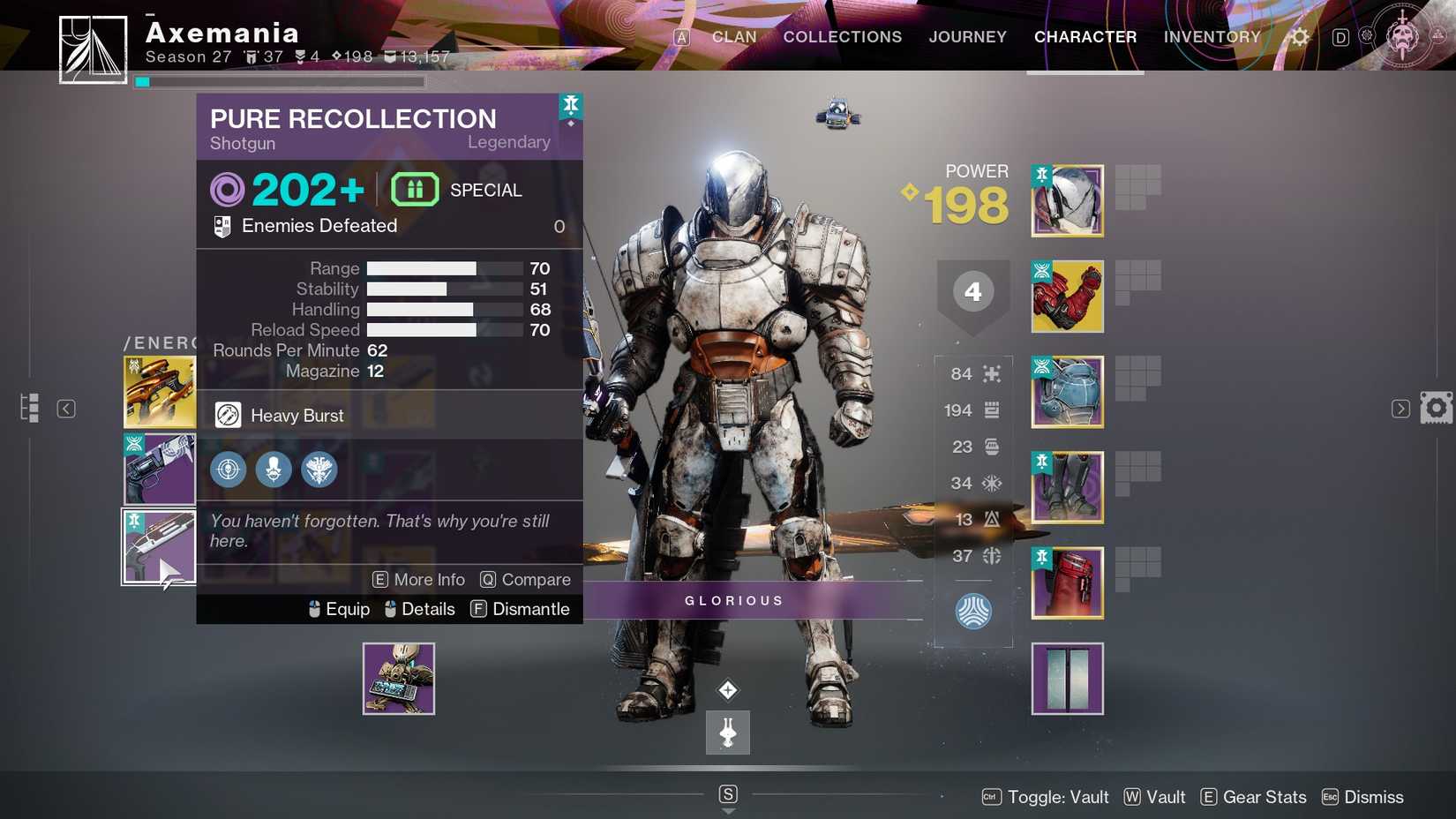The width and height of the screenshot is (1456, 819).
Task: Open the equipped Ghost shell slot
Action: 398,678
